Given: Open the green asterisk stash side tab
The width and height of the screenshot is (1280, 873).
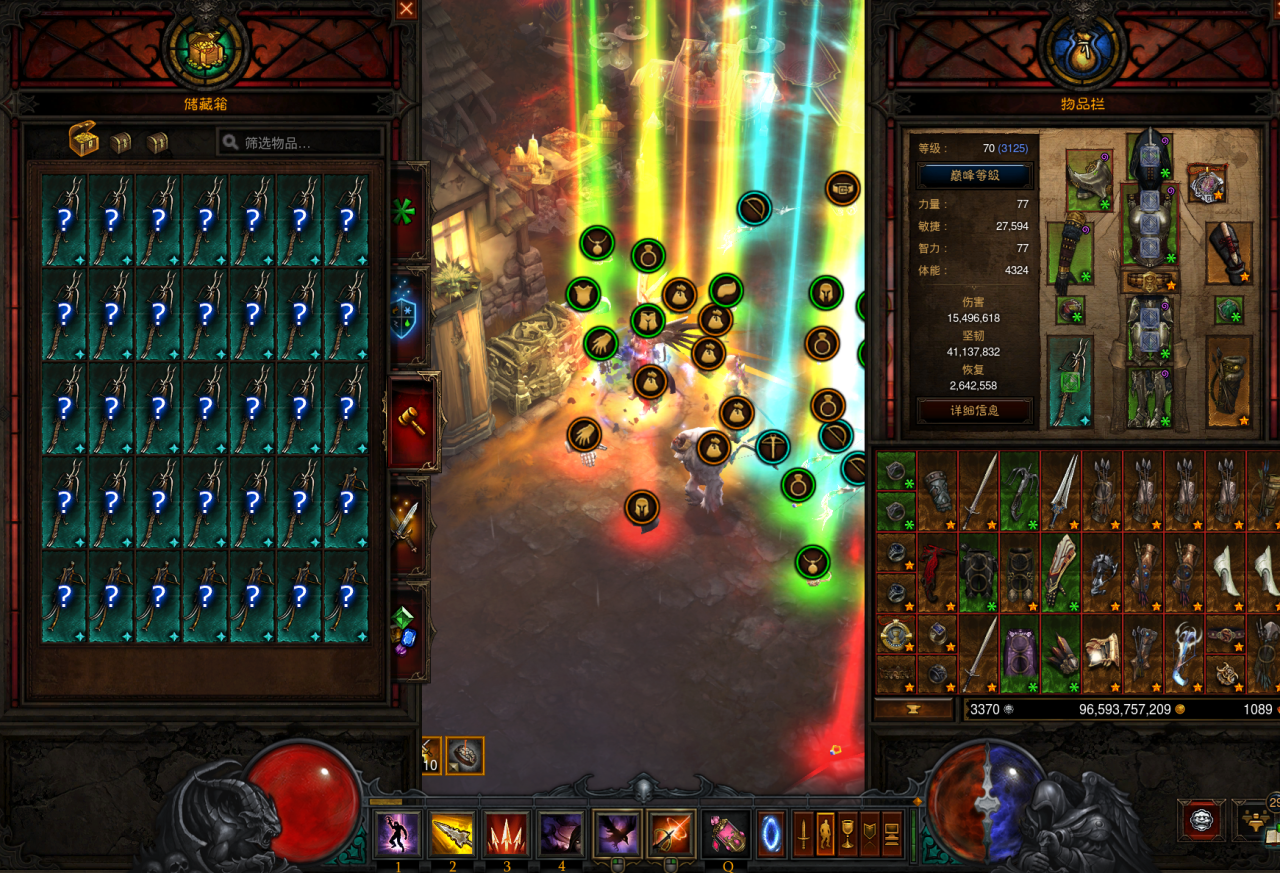Looking at the screenshot, I should (405, 212).
